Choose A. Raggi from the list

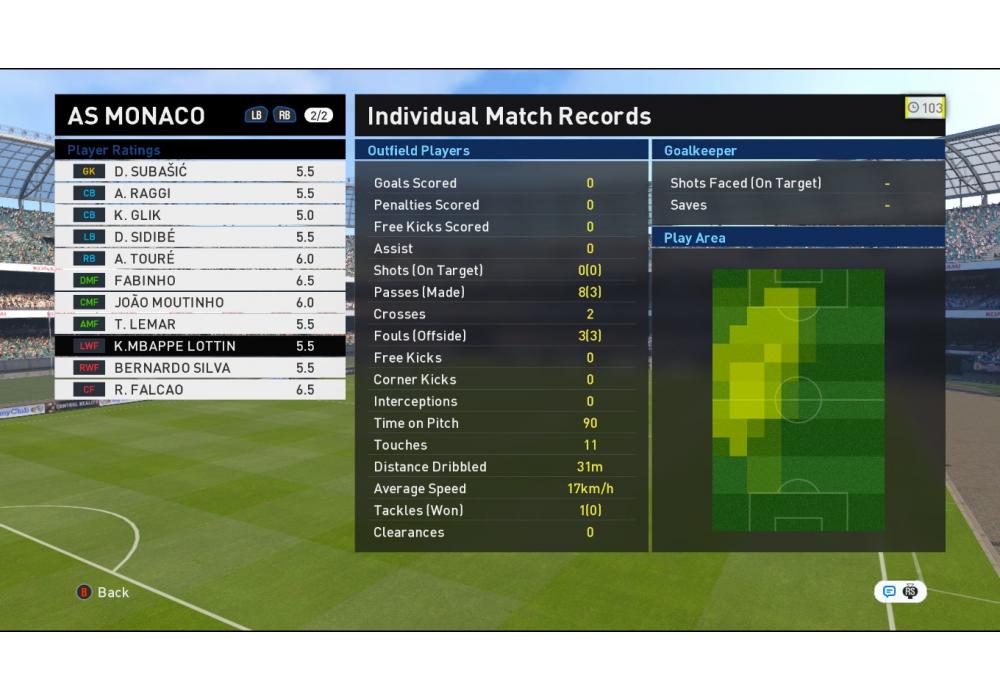point(200,194)
